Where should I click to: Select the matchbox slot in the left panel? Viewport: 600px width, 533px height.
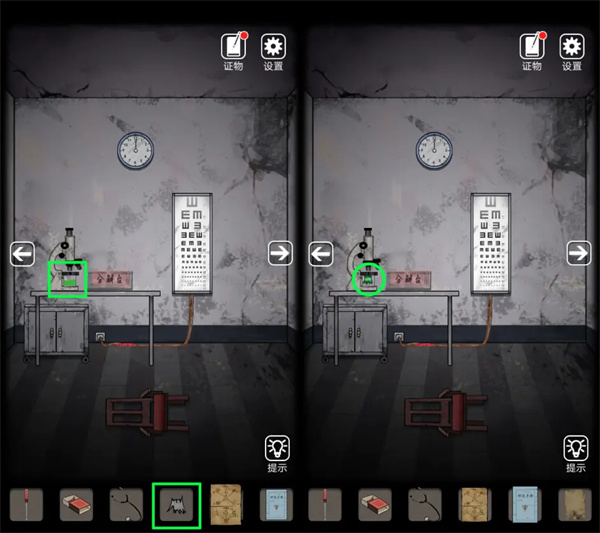76,505
